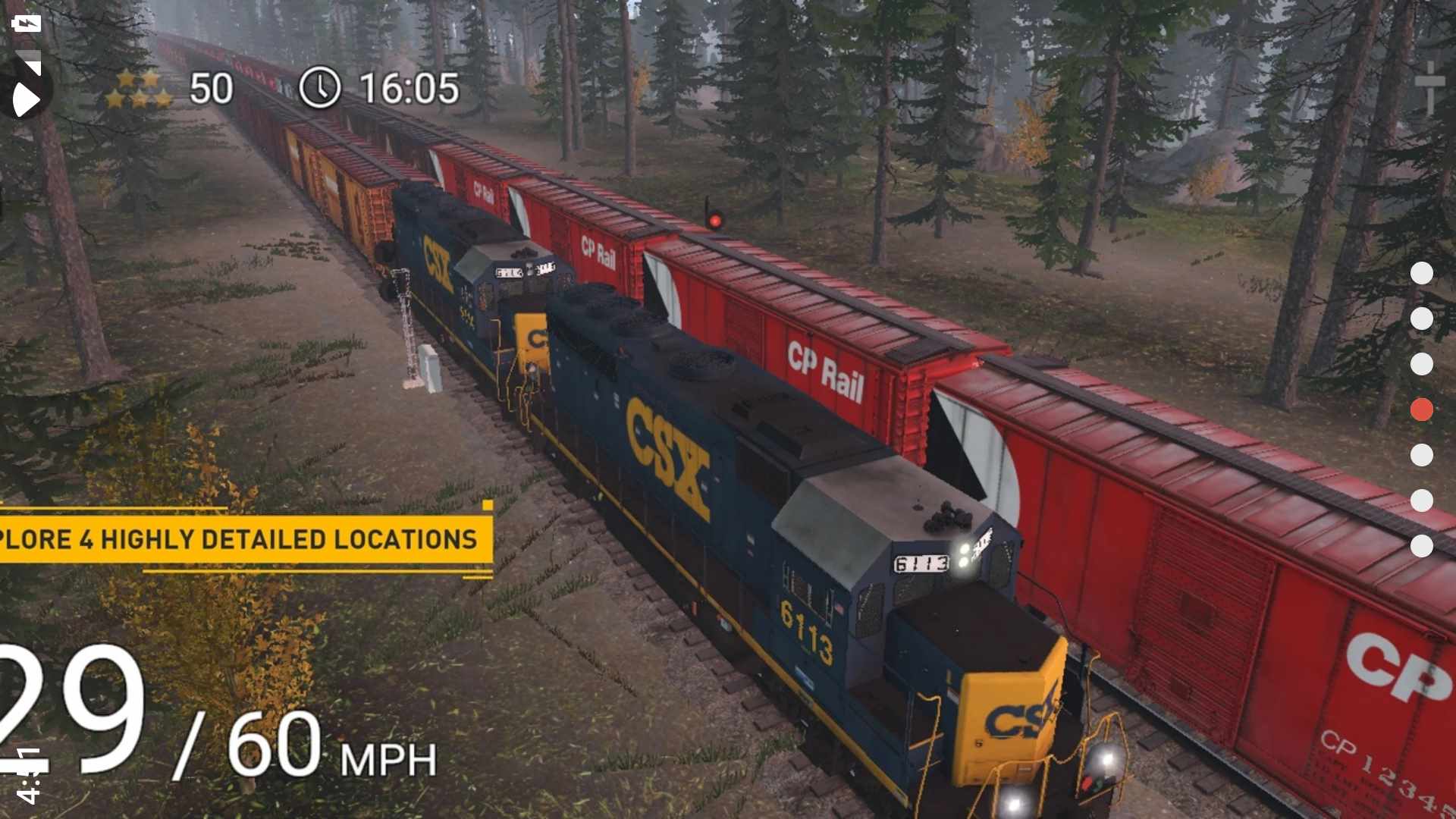Click the grey plus icon
This screenshot has height=819, width=1456.
pos(1429,87)
